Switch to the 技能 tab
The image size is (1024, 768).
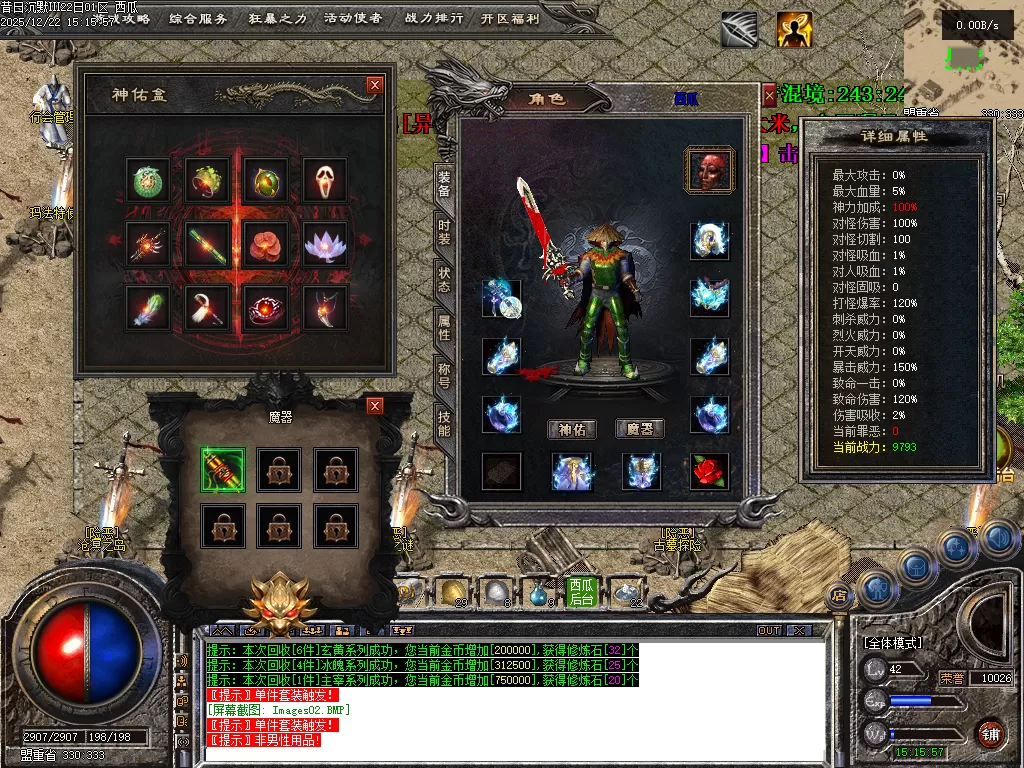pyautogui.click(x=445, y=422)
